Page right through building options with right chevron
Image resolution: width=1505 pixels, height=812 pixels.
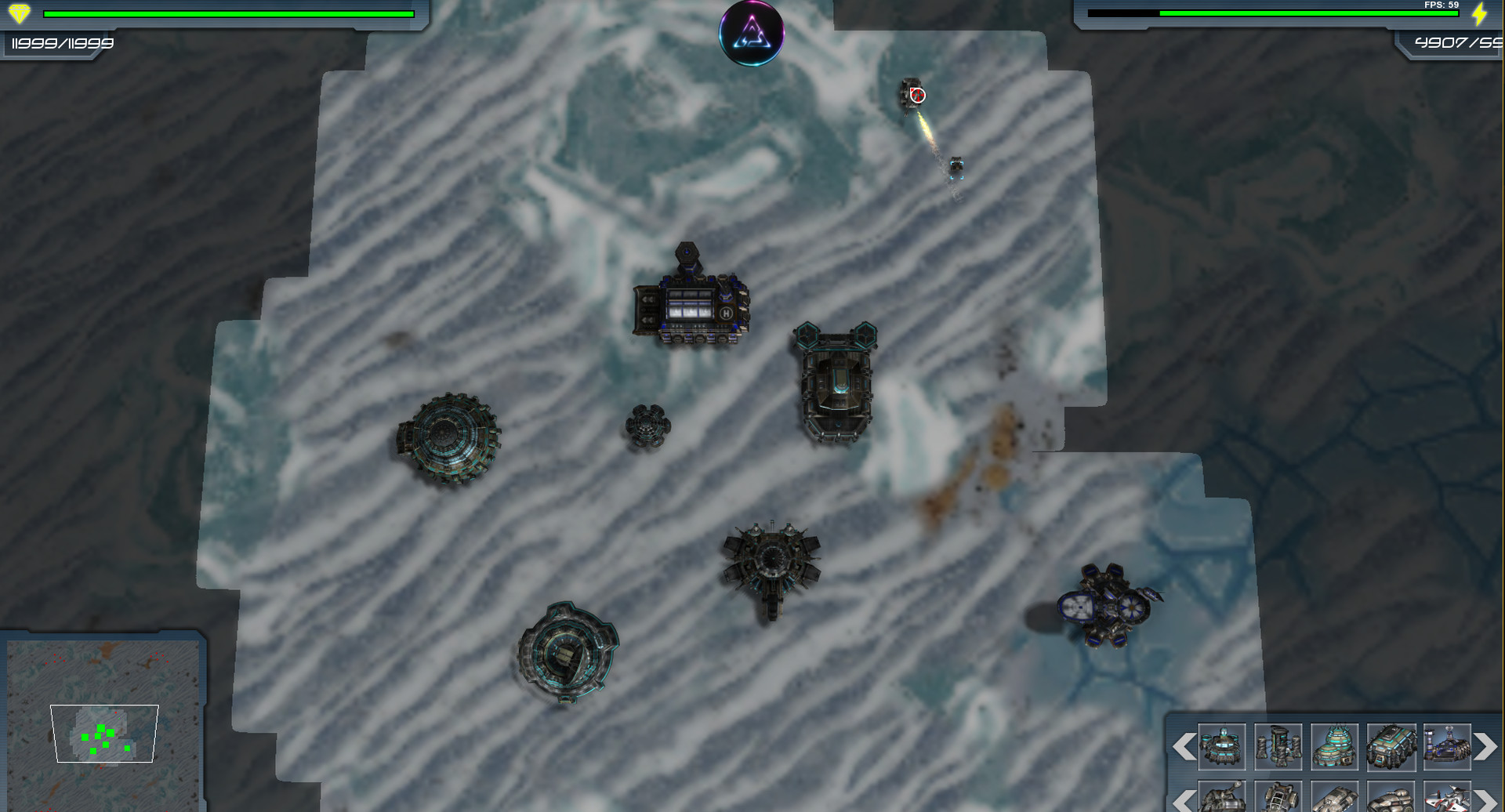[1484, 746]
